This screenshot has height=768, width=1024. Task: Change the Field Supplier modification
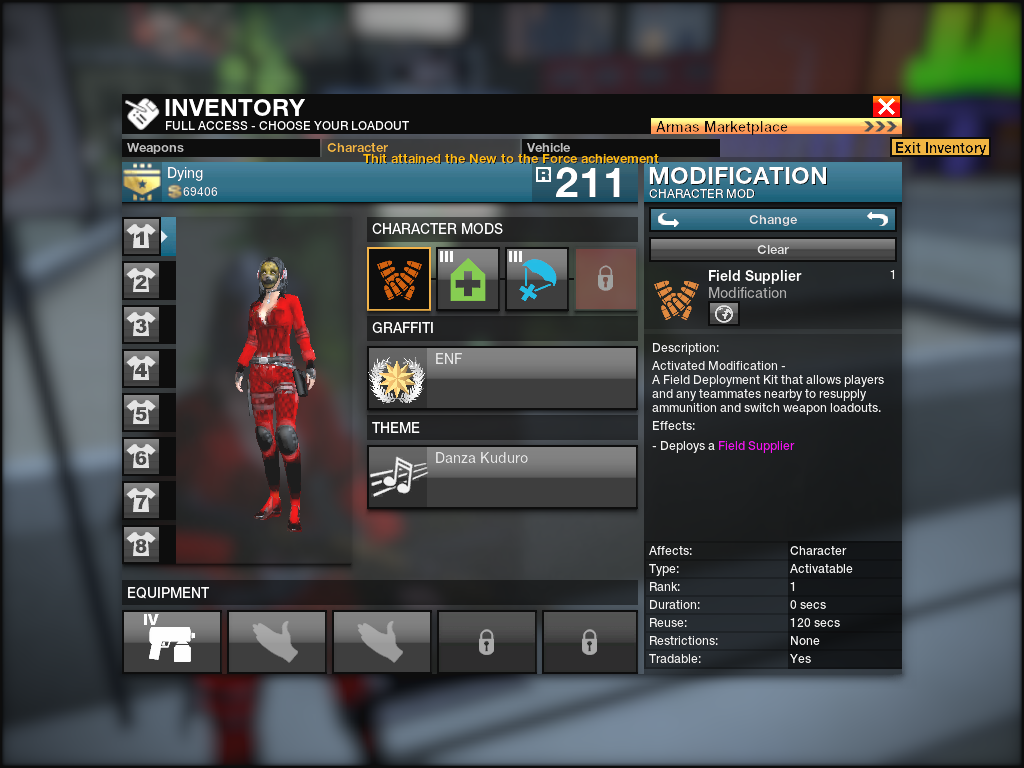point(772,220)
